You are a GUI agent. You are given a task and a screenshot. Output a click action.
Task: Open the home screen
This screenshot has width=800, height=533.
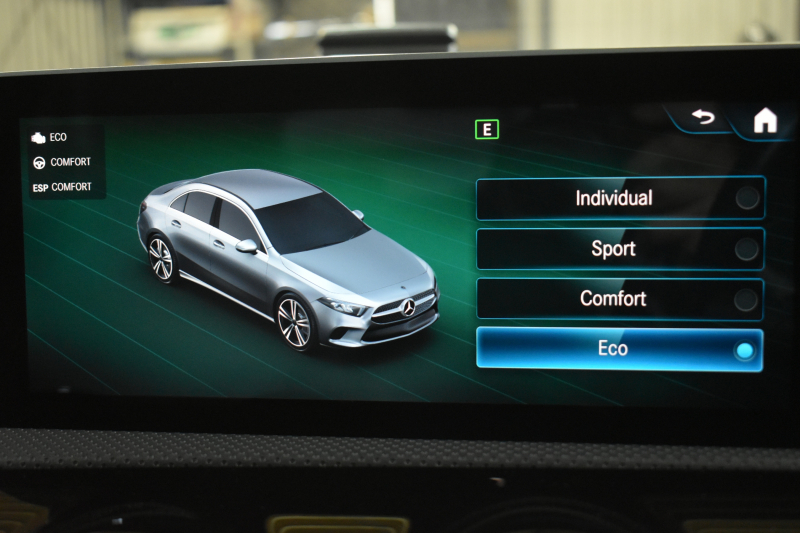tap(765, 121)
